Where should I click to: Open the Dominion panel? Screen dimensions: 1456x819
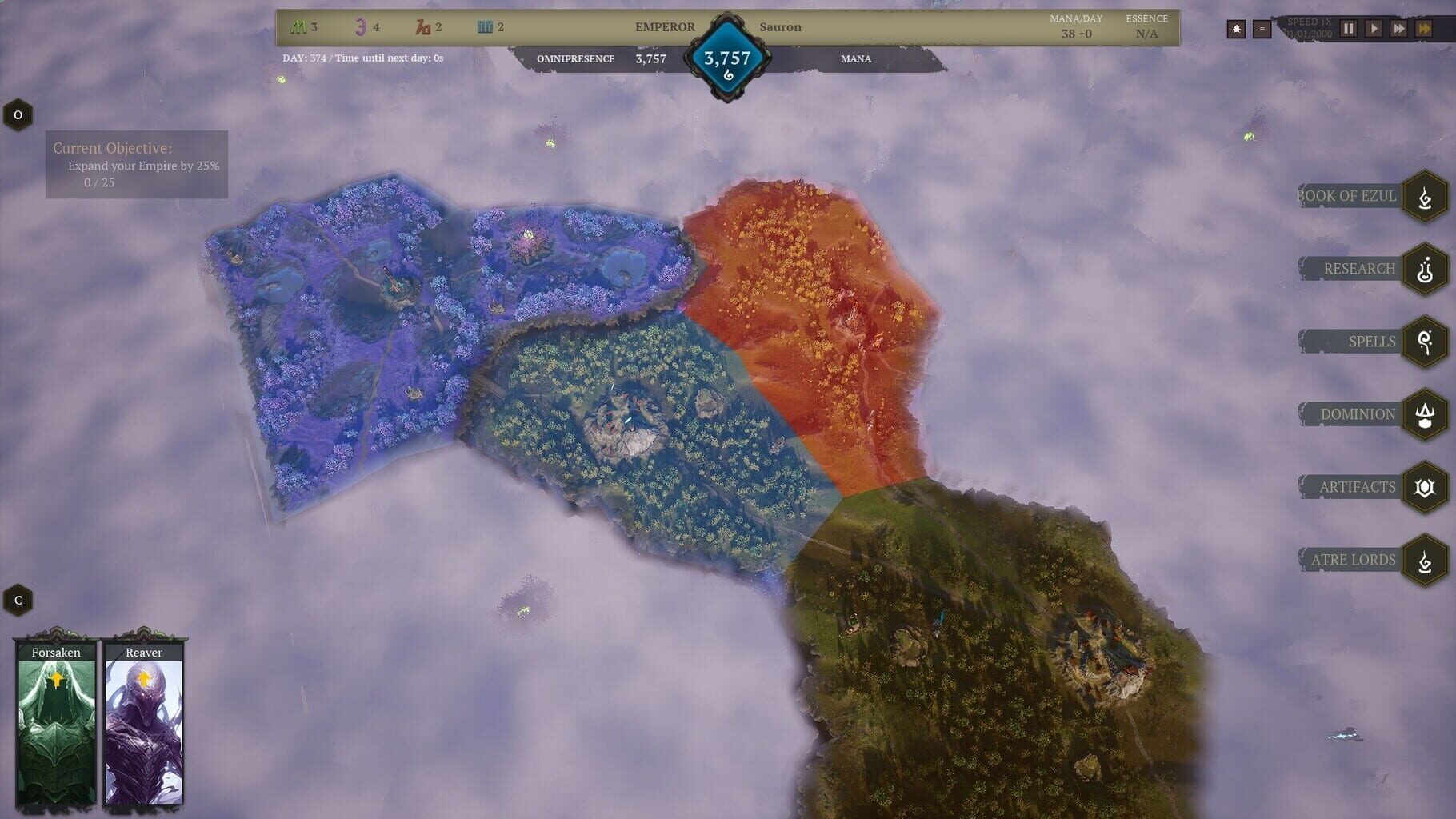pos(1426,413)
